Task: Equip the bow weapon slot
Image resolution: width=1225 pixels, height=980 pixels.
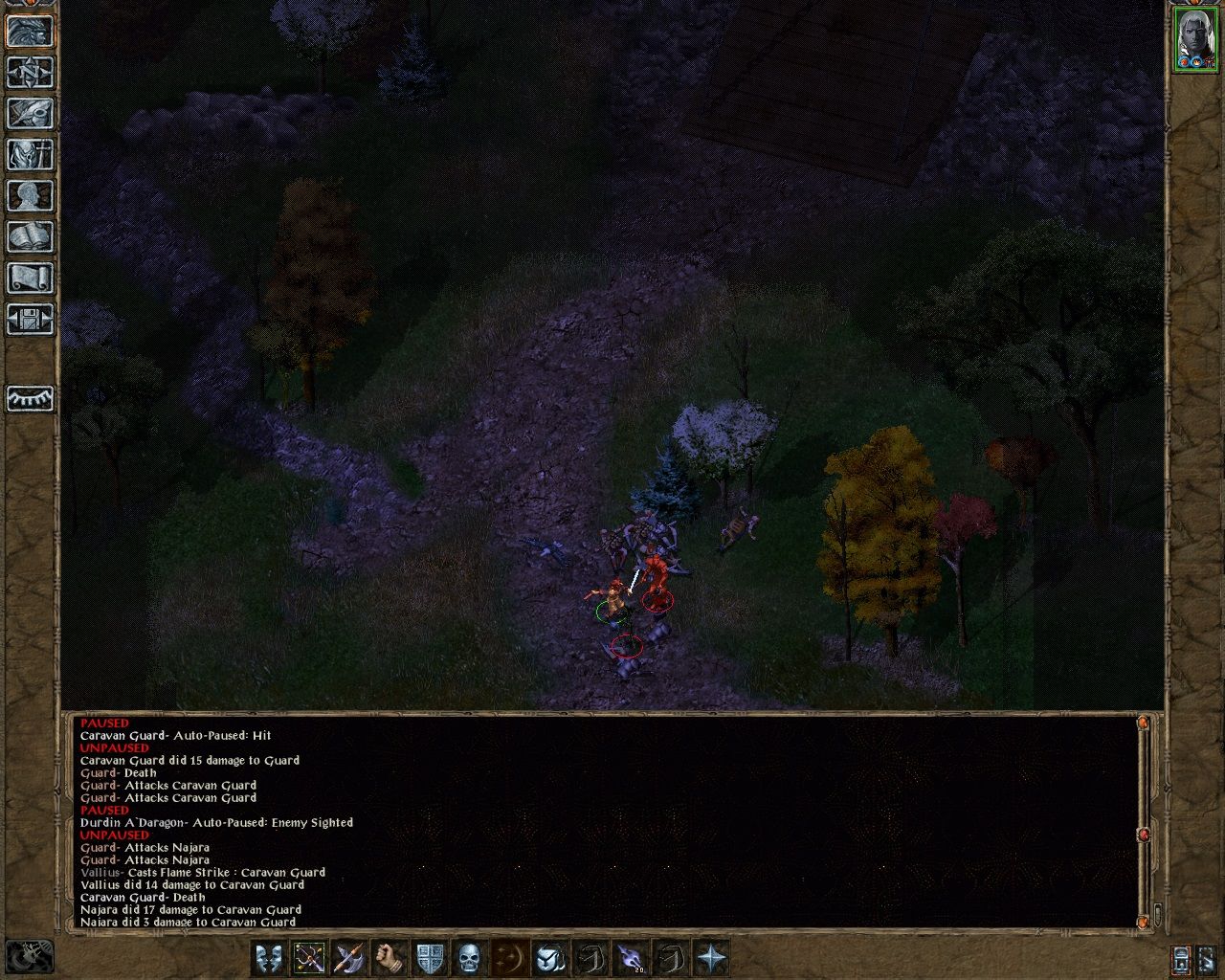Action: (x=310, y=957)
